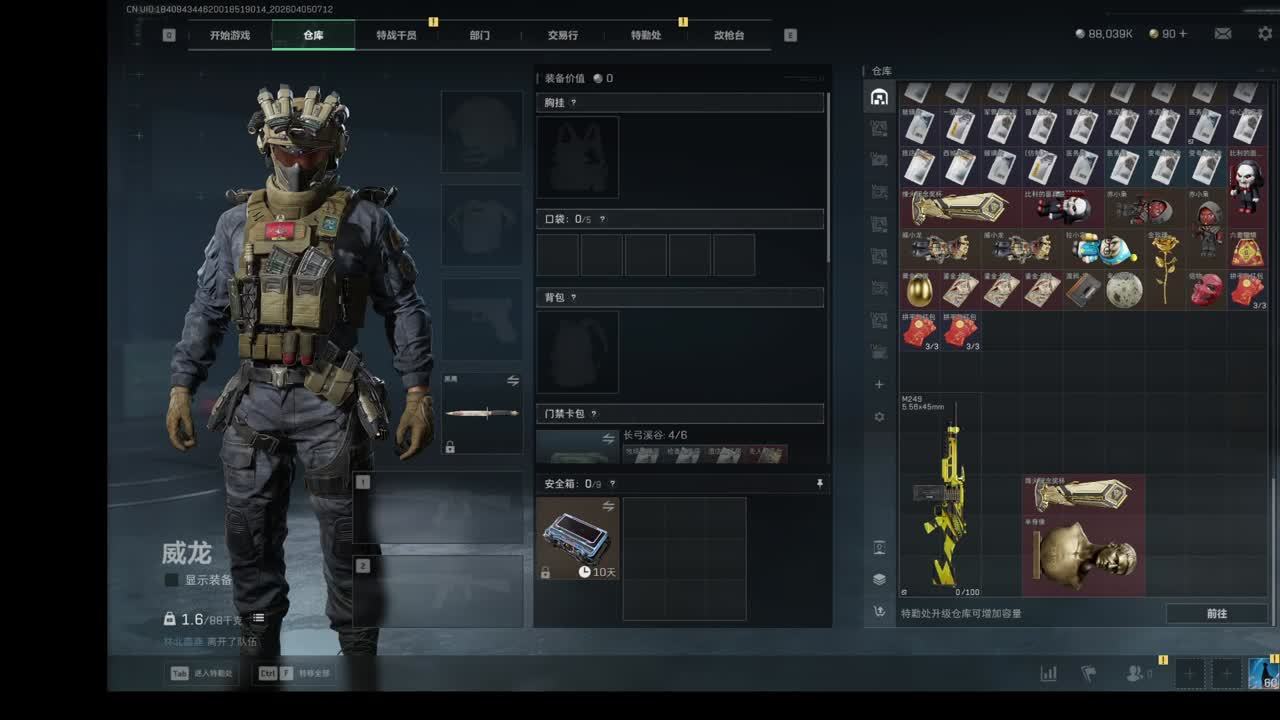This screenshot has width=1280, height=720.
Task: Click the safe box case item
Action: 577,538
